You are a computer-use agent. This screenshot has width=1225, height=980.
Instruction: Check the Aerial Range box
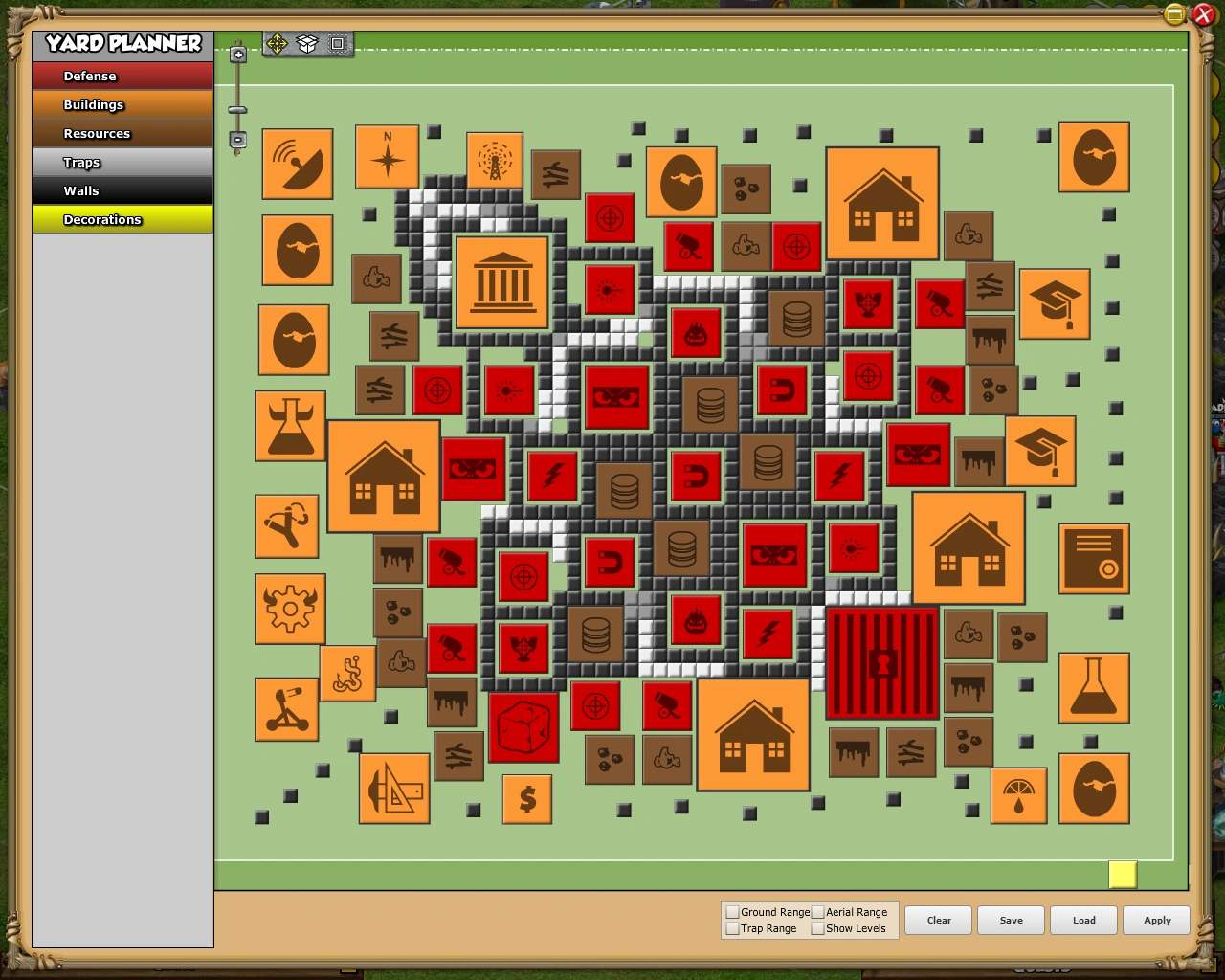coord(819,912)
